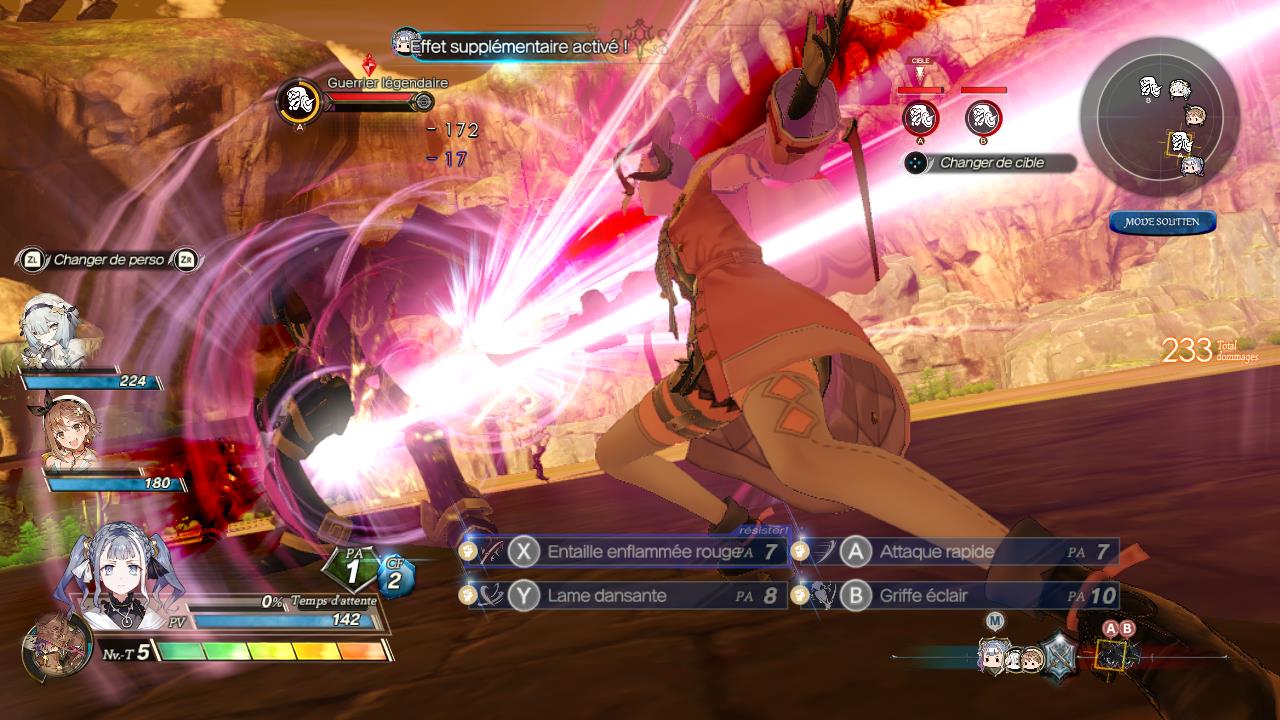Image resolution: width=1280 pixels, height=720 pixels.
Task: Select the Entaille enflammée rouge skill
Action: click(x=625, y=552)
